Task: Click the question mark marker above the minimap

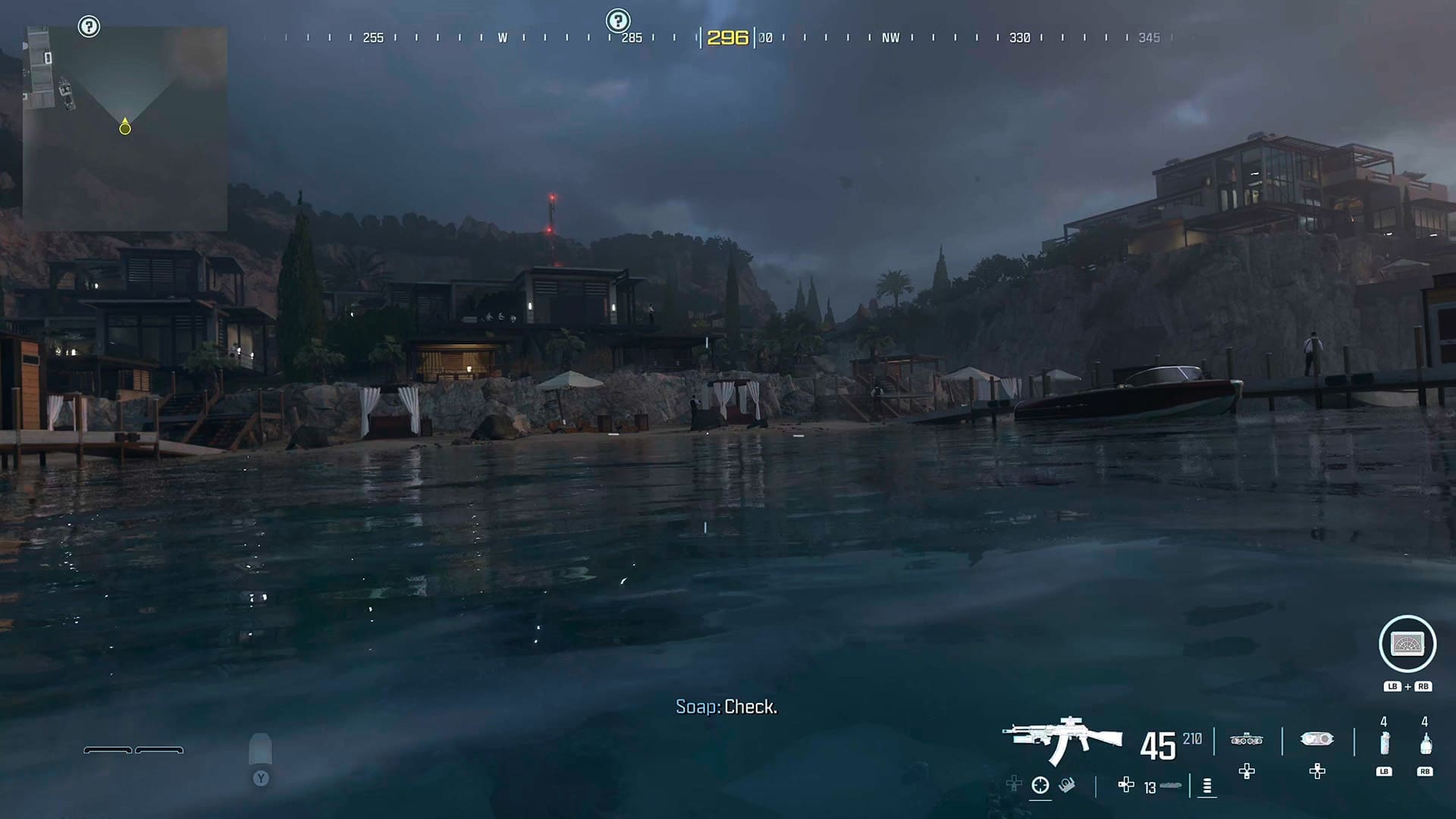Action: [x=89, y=27]
